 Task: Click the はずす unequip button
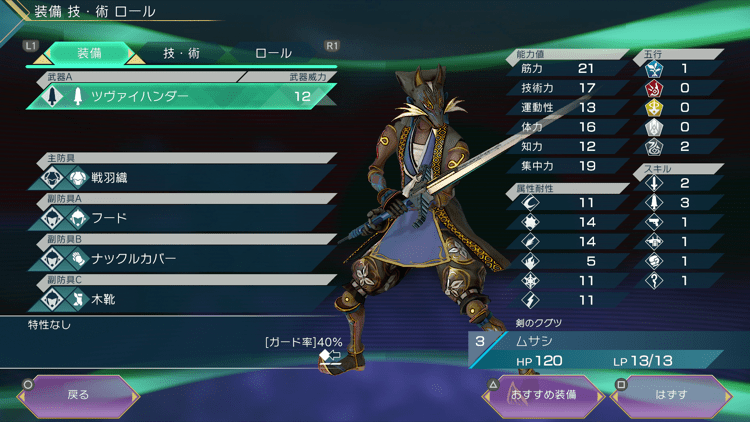[x=671, y=394]
